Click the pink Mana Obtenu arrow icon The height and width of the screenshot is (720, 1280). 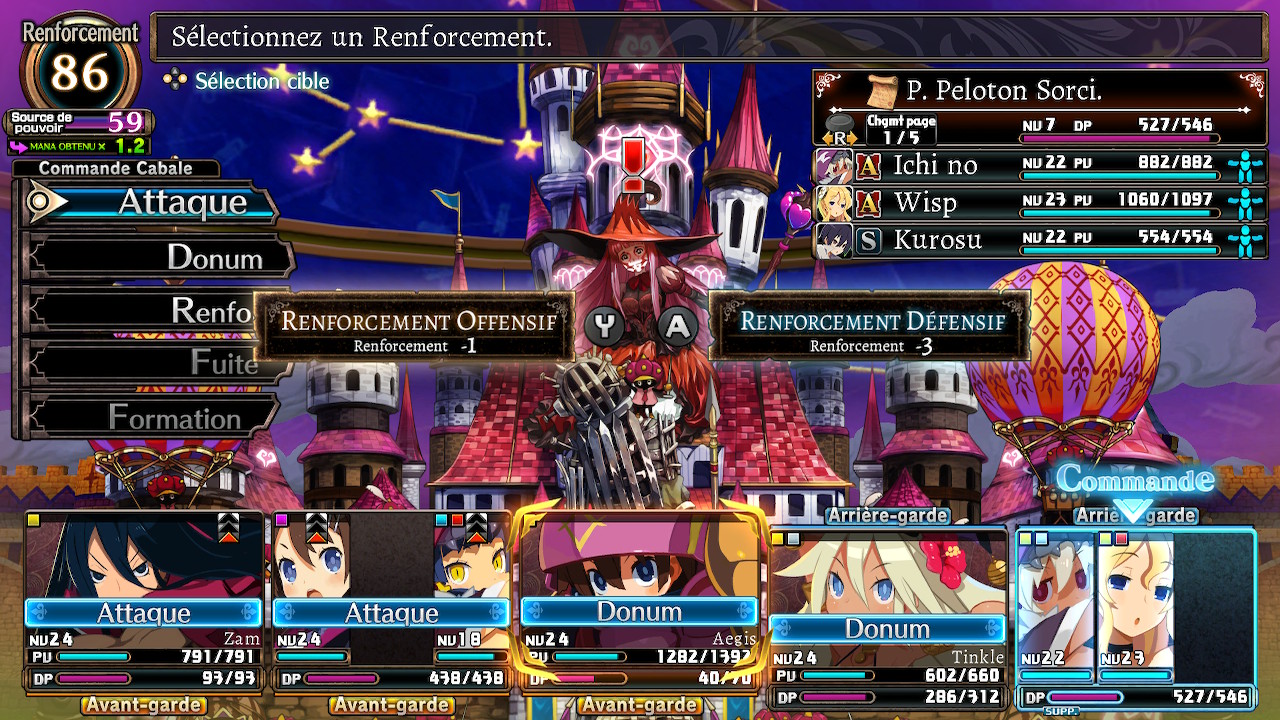pyautogui.click(x=18, y=146)
